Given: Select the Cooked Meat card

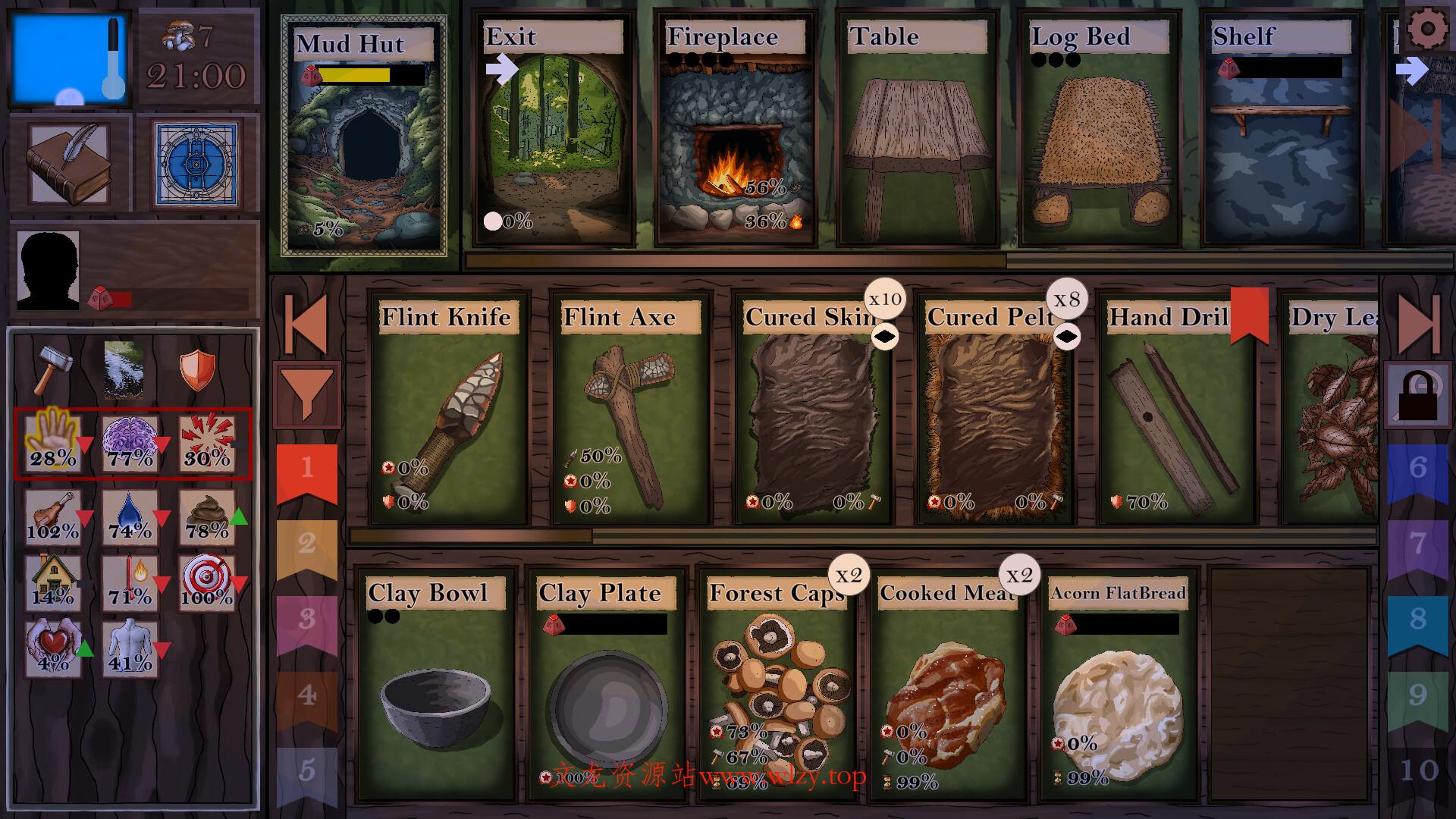Looking at the screenshot, I should pos(948,682).
